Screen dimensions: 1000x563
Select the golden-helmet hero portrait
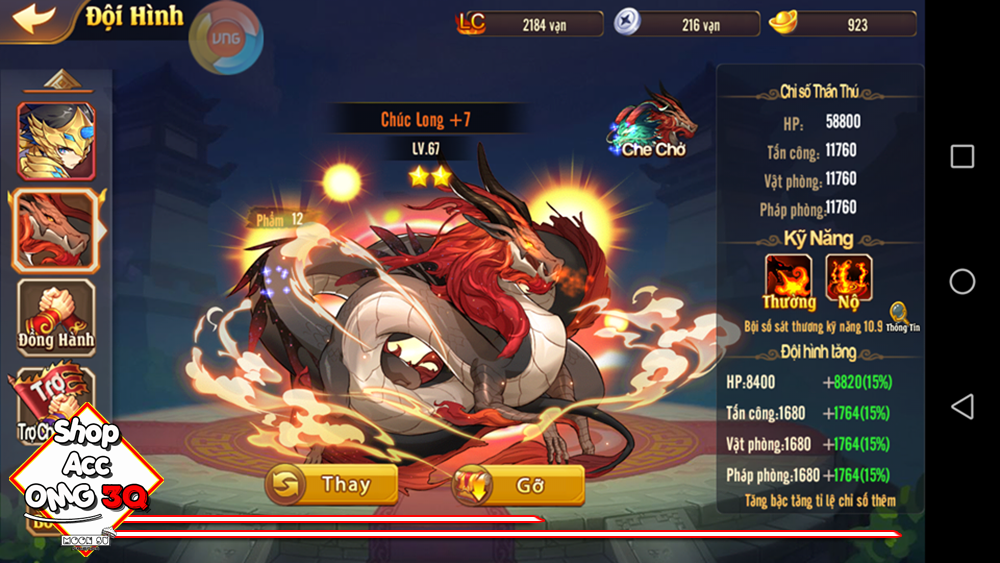[55, 141]
